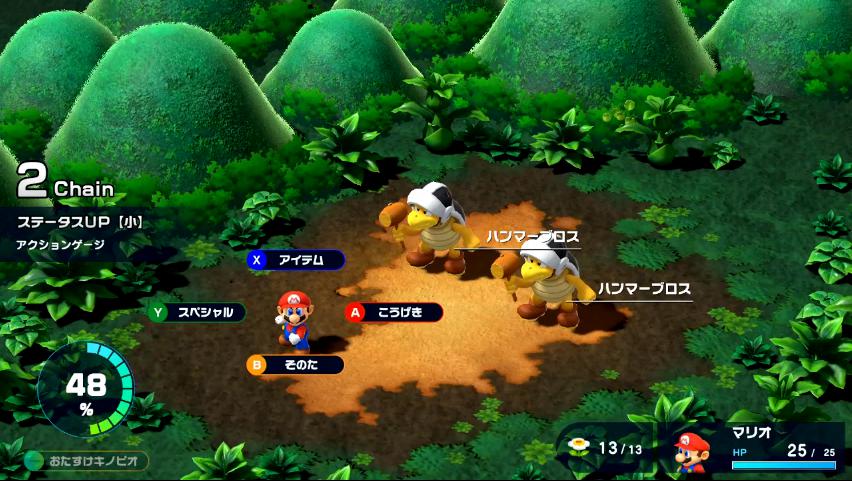Select the スペシャル special command
852x481 pixels.
[197, 312]
